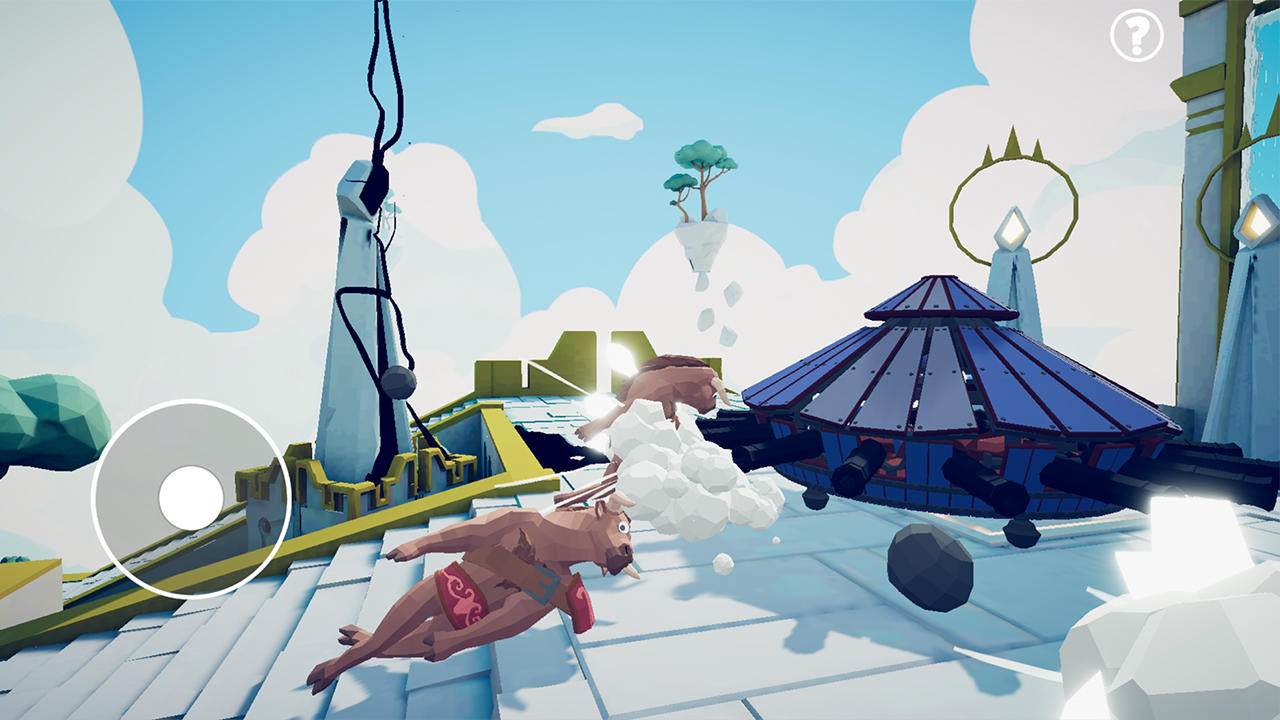Tap the virtual joystick's white knob
Viewport: 1280px width, 720px height.
(x=191, y=498)
